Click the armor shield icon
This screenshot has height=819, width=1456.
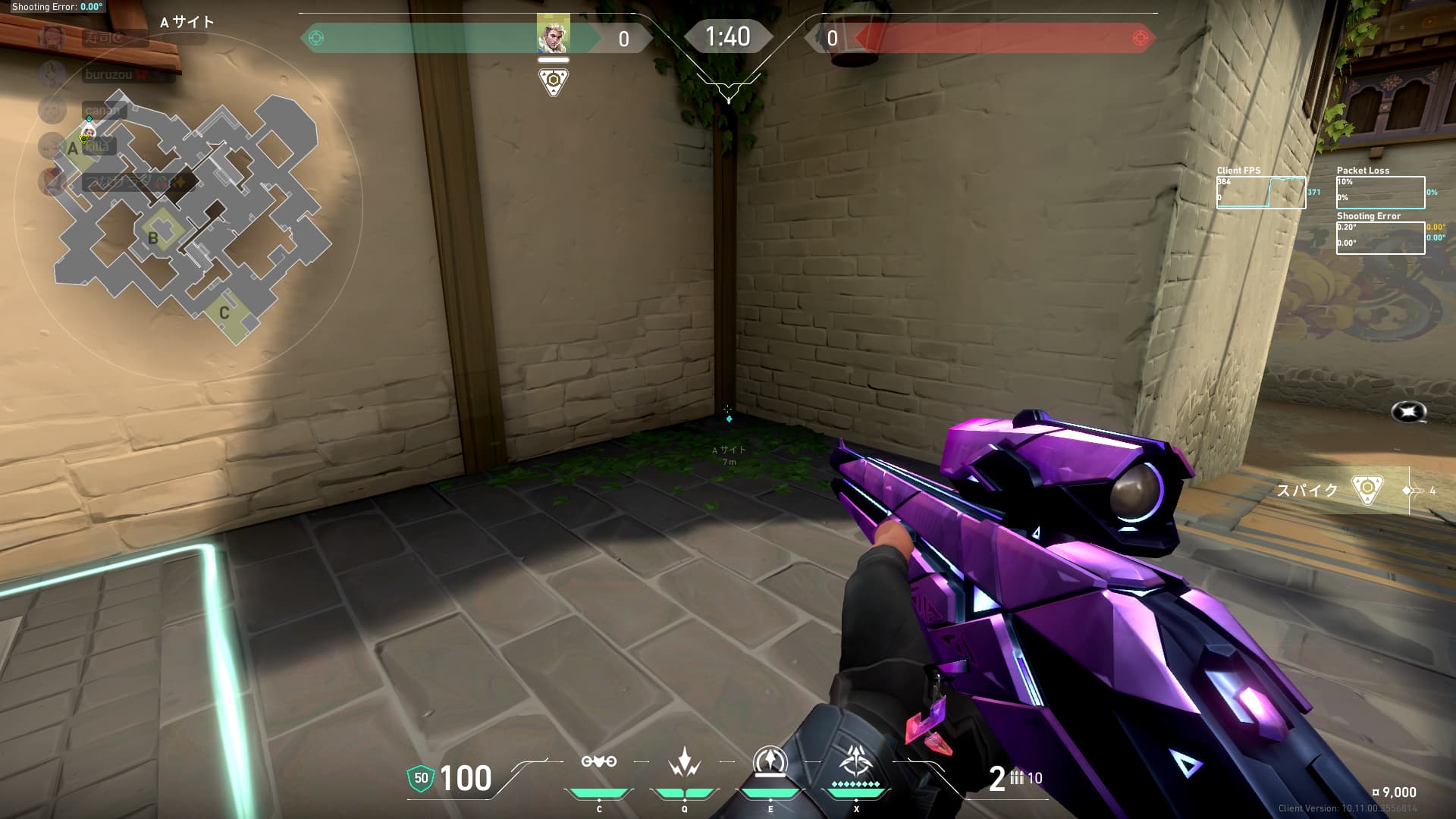421,778
